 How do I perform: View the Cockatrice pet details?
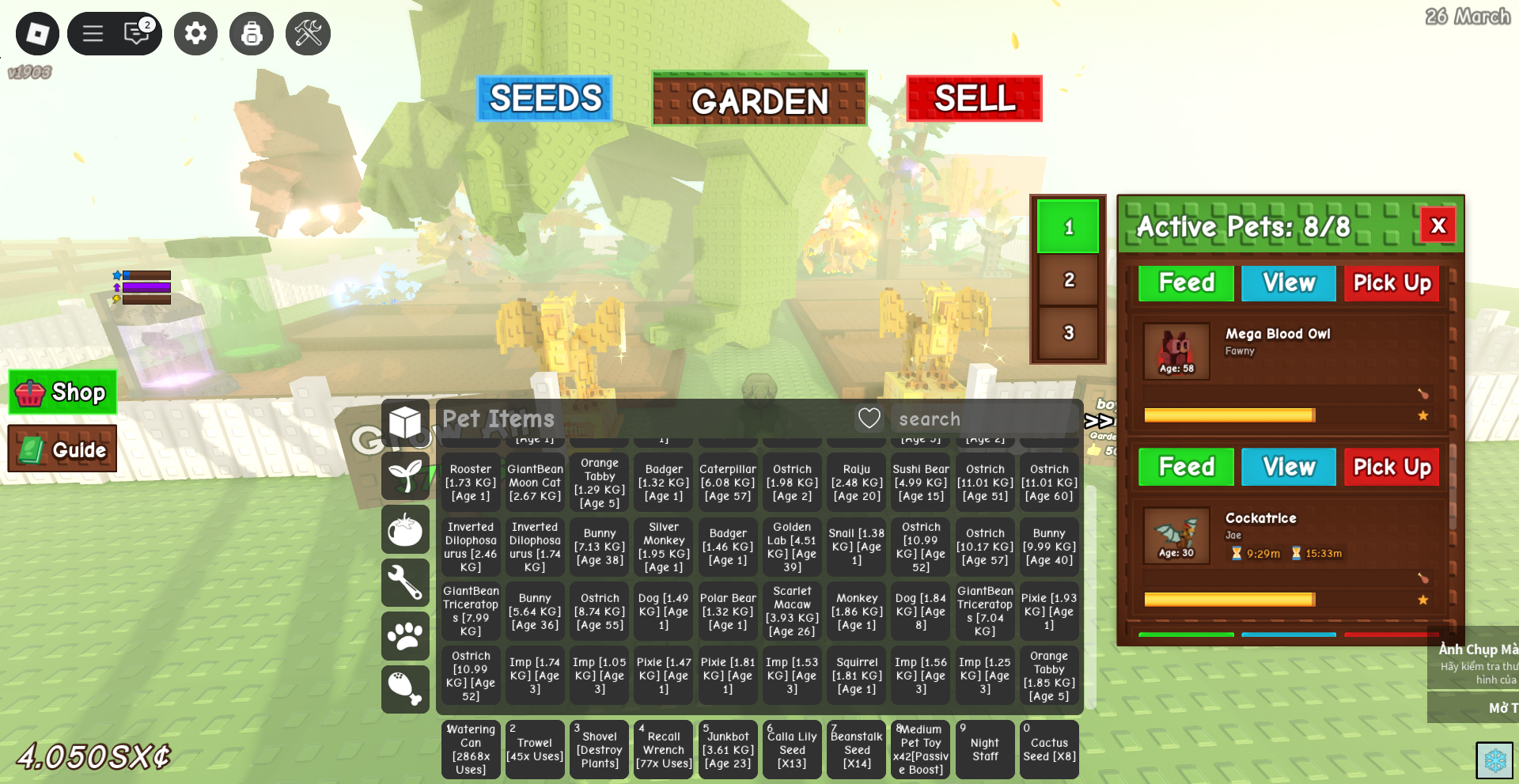pos(1288,468)
